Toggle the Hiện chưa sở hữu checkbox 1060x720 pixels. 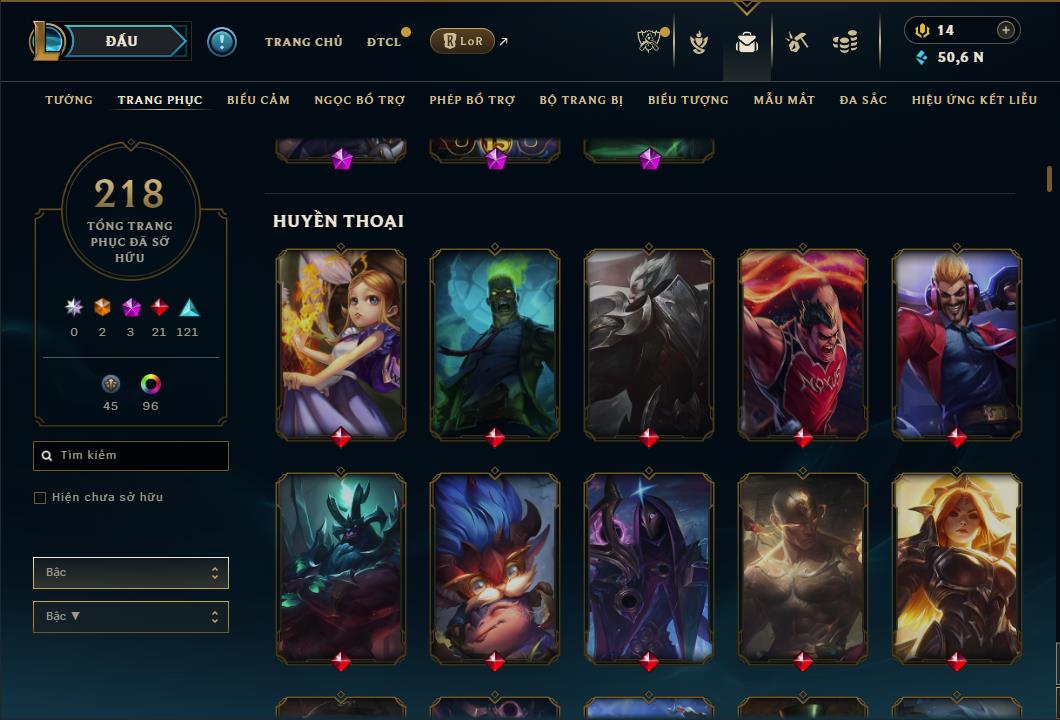[x=40, y=498]
